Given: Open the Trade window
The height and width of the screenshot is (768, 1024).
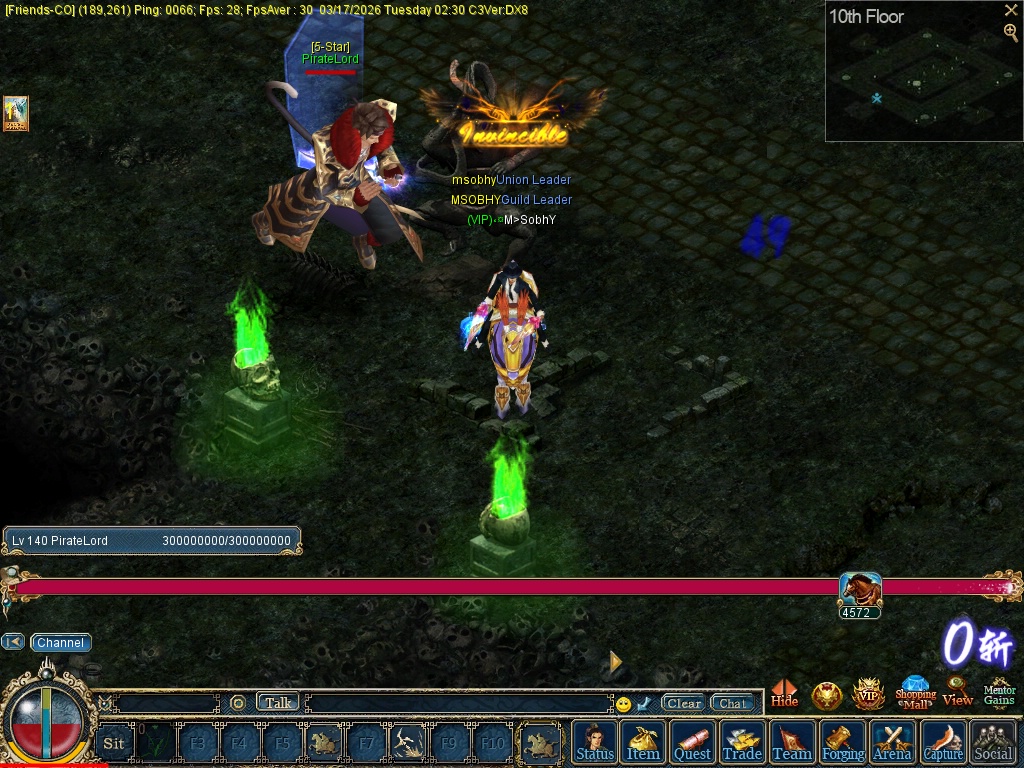Looking at the screenshot, I should click(742, 743).
